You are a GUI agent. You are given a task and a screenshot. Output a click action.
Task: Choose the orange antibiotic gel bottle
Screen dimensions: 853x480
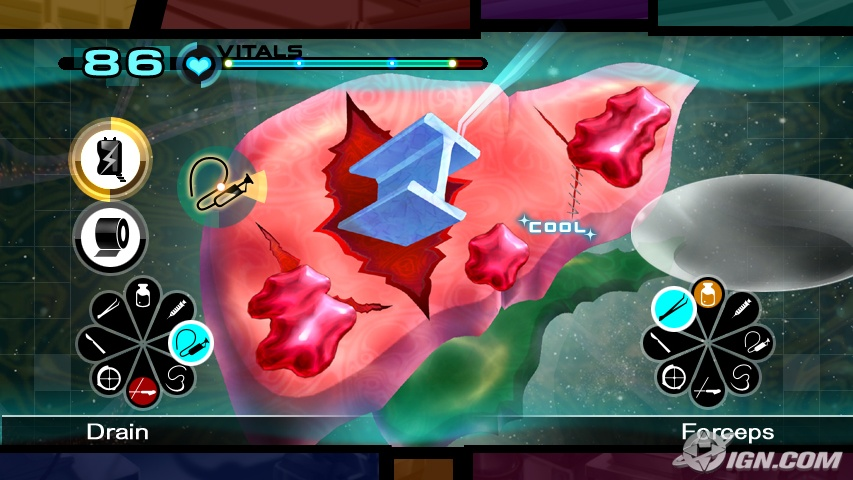(708, 294)
